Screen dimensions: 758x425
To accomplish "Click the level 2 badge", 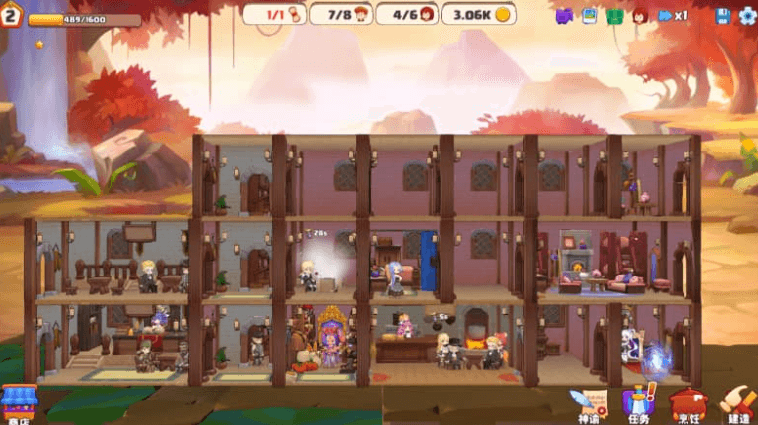I will point(12,16).
